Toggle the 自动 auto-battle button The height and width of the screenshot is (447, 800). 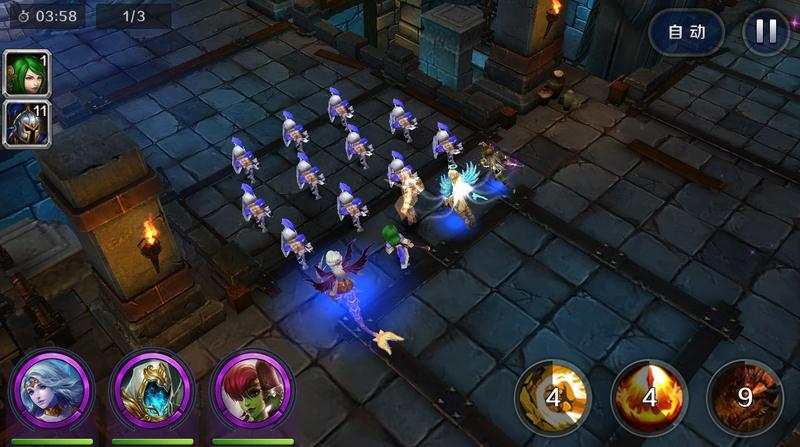[x=686, y=32]
